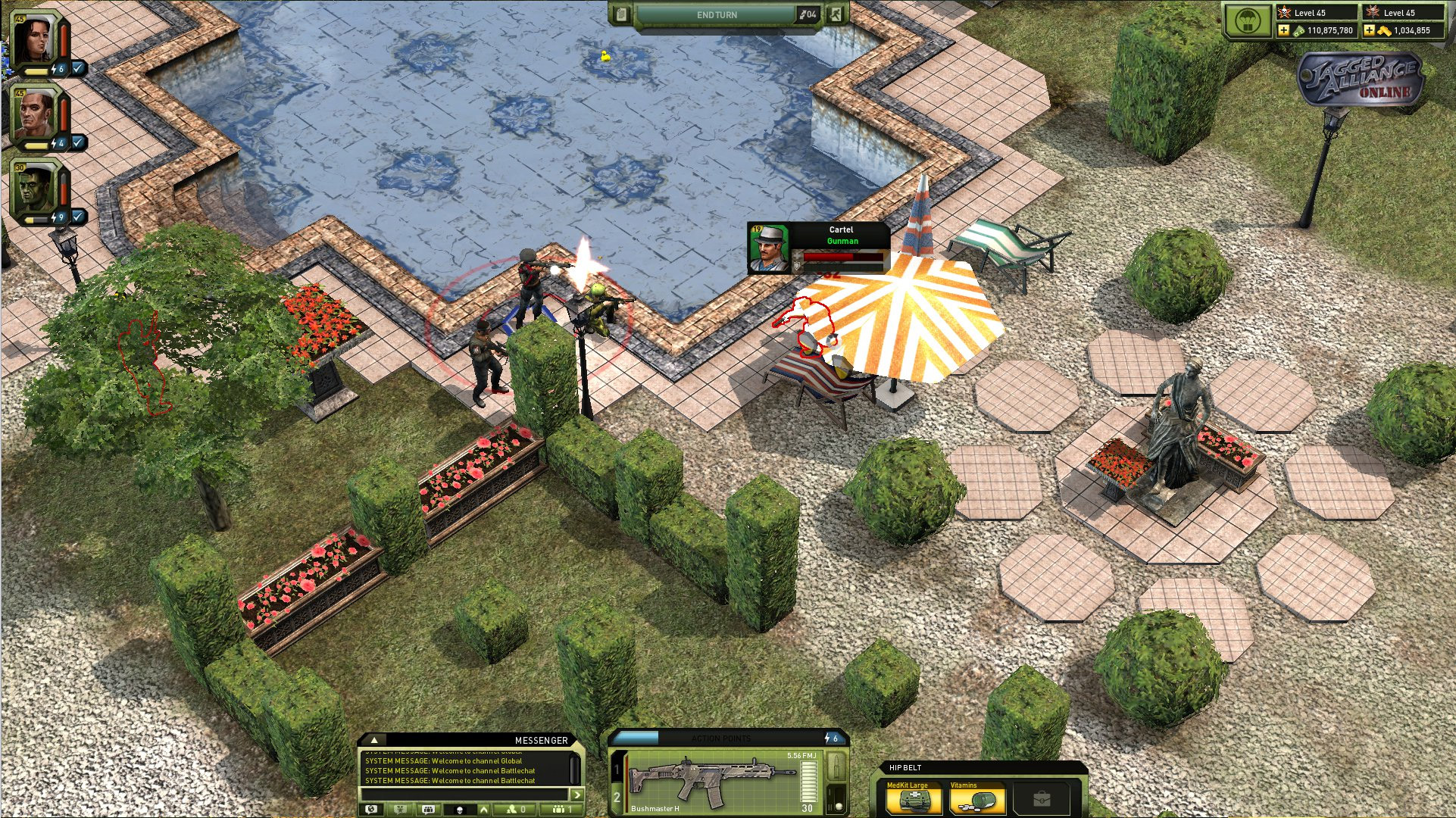Use the Vitamins from hip belt
This screenshot has height=818, width=1456.
[x=976, y=799]
